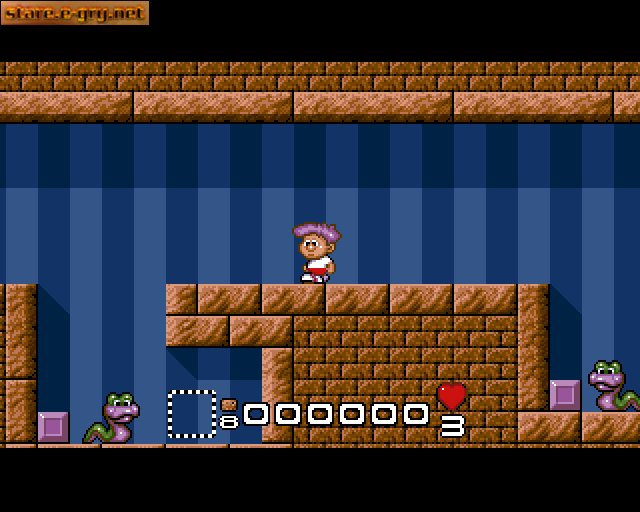This screenshot has width=640, height=512.
Task: Open the stare-e-gry.net watermark link
Action: (x=75, y=13)
